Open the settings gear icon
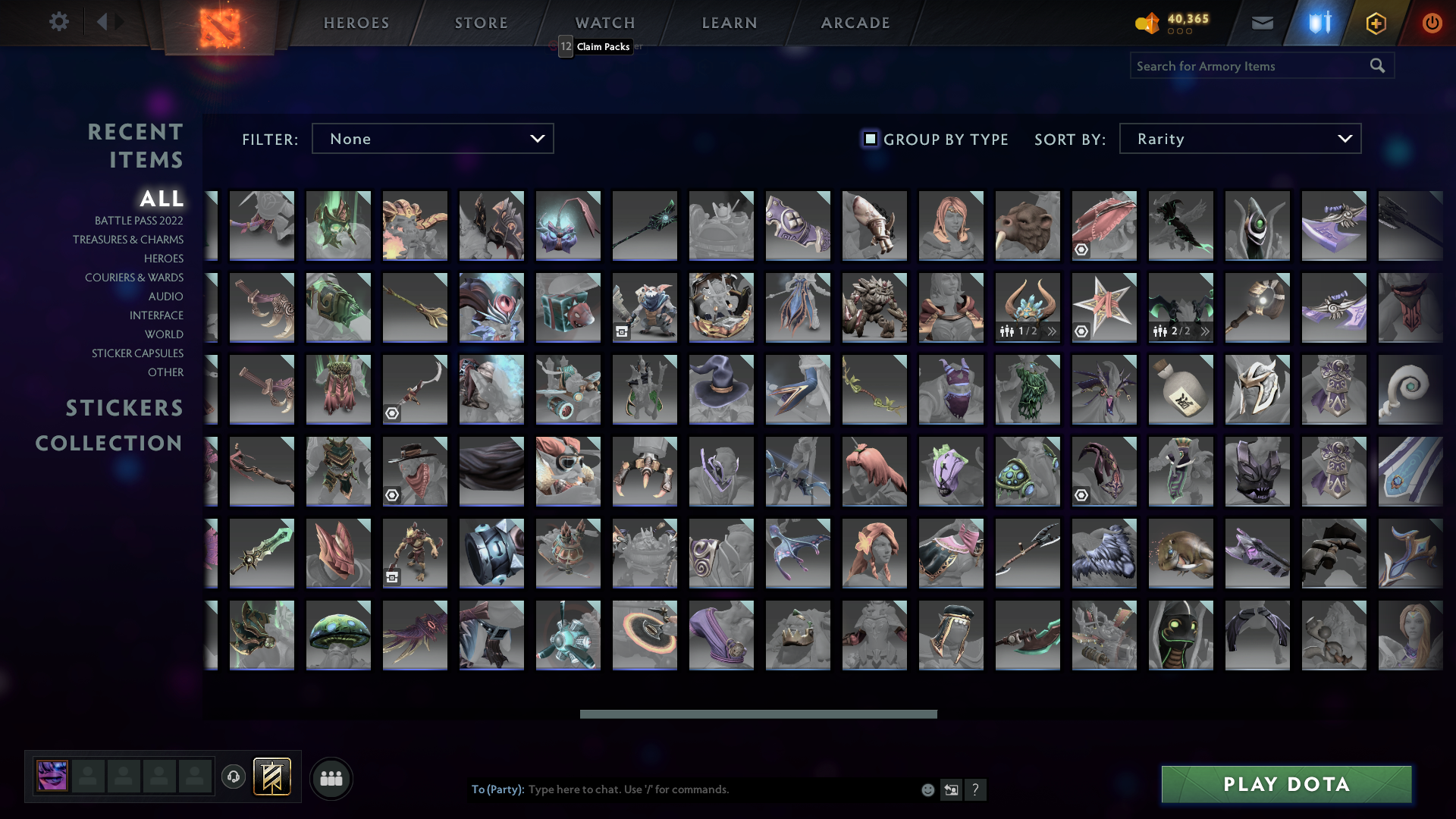 pyautogui.click(x=59, y=22)
